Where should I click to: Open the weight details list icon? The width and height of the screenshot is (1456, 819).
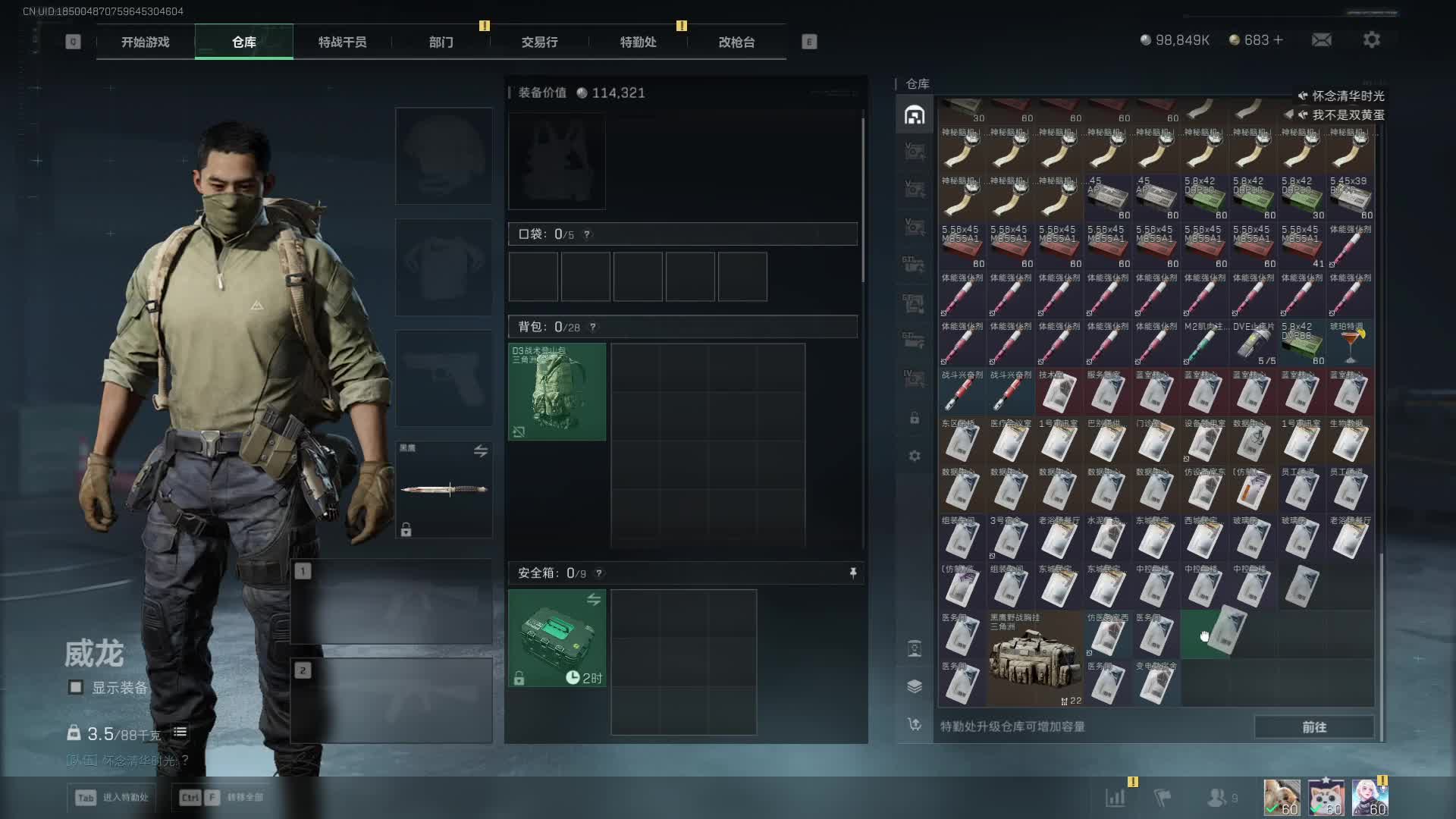click(180, 733)
